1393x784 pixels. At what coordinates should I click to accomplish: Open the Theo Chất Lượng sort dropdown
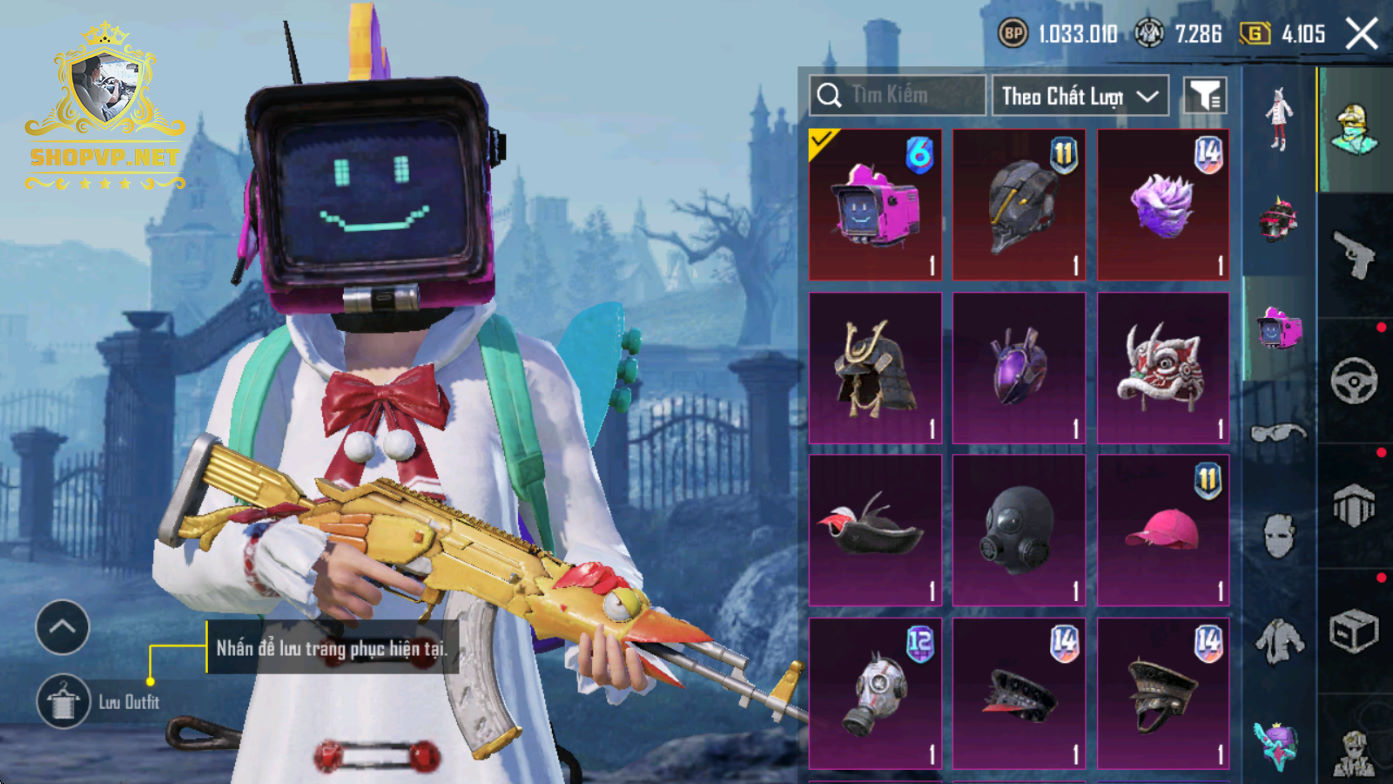1080,96
